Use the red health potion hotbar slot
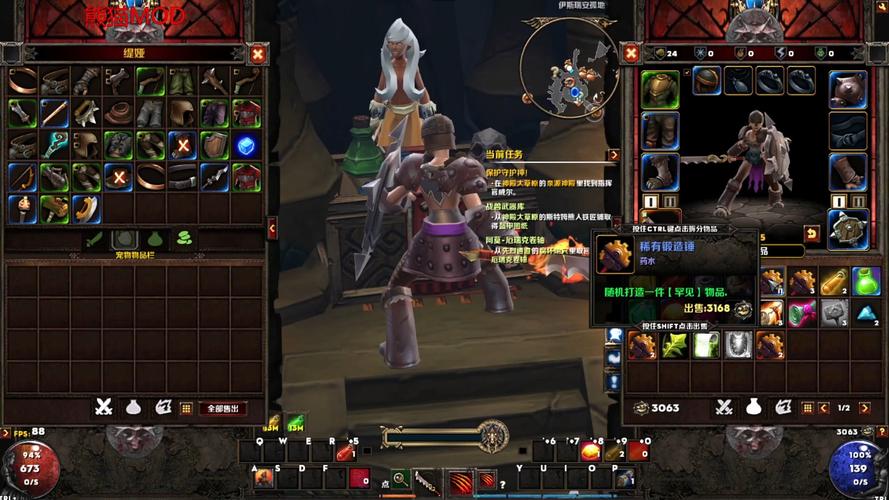This screenshot has width=889, height=500. [x=344, y=452]
